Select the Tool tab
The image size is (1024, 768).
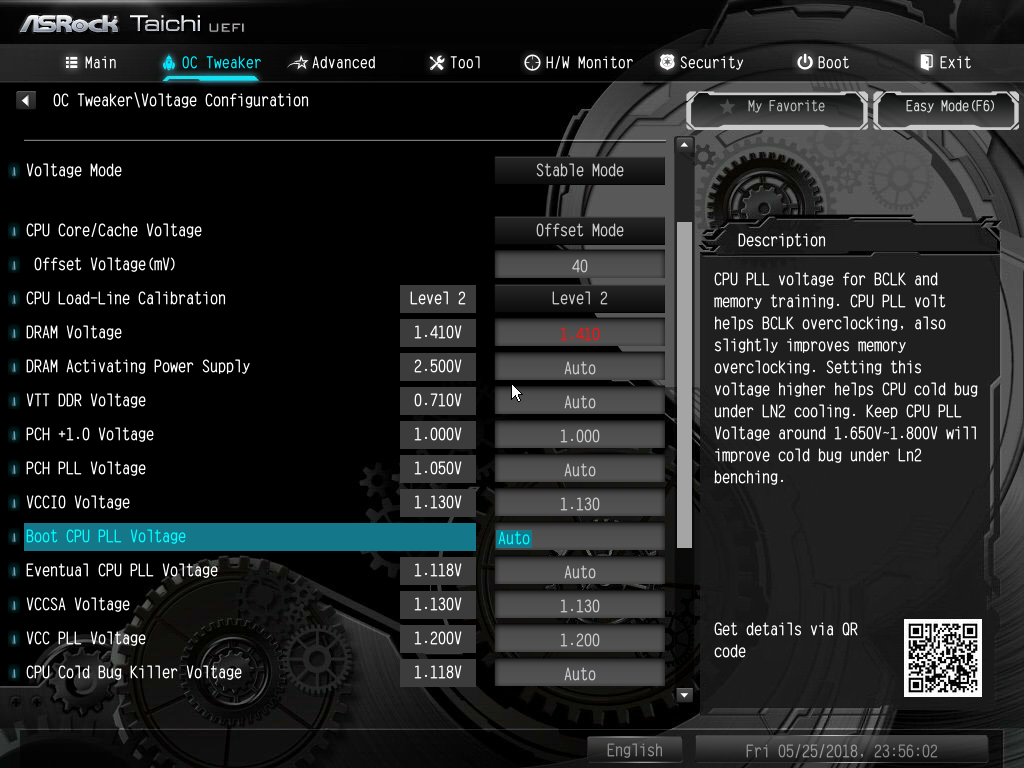point(455,62)
